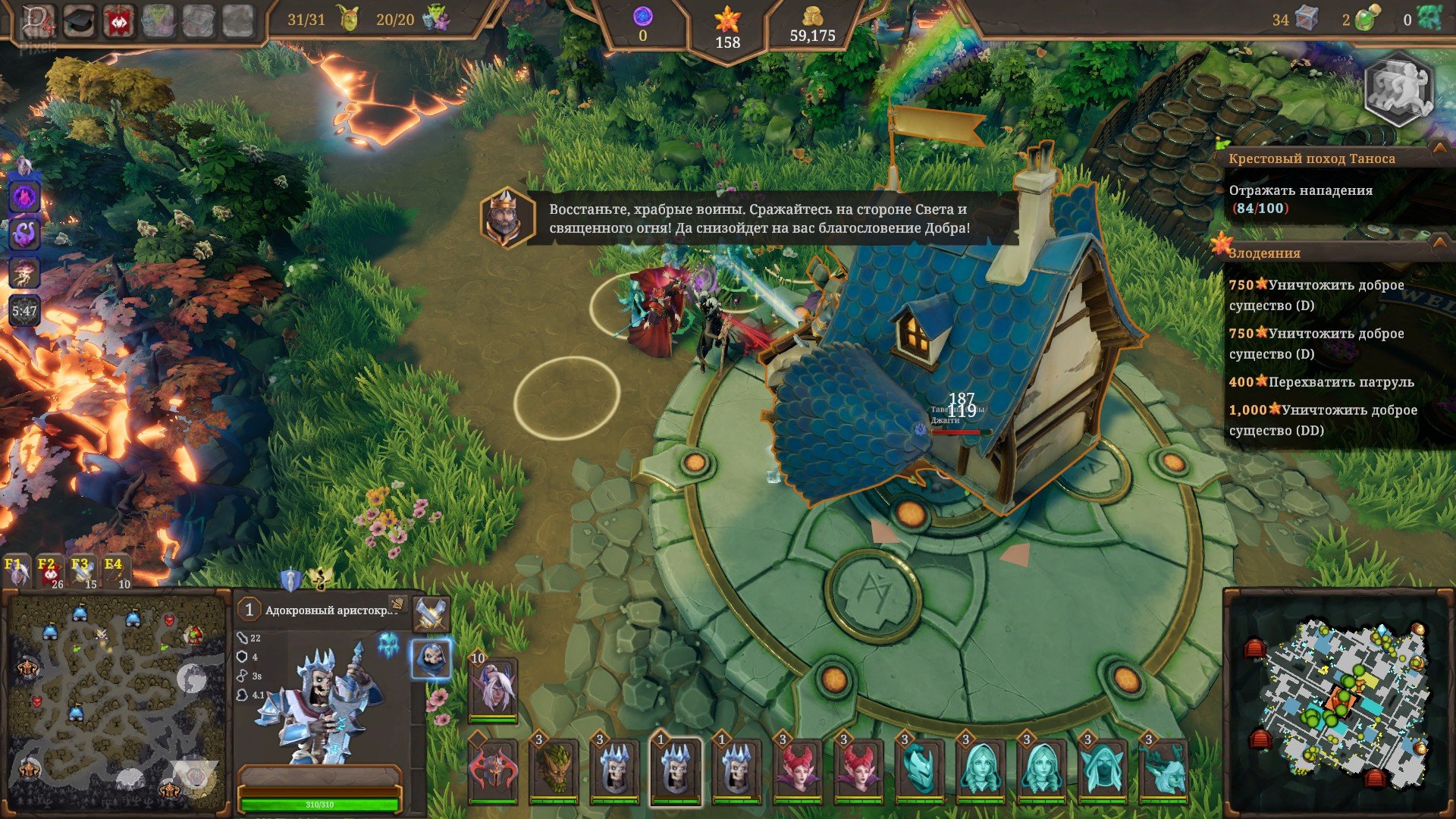Image resolution: width=1456 pixels, height=819 pixels.
Task: Choose the hooded skull ability icon
Action: [431, 659]
